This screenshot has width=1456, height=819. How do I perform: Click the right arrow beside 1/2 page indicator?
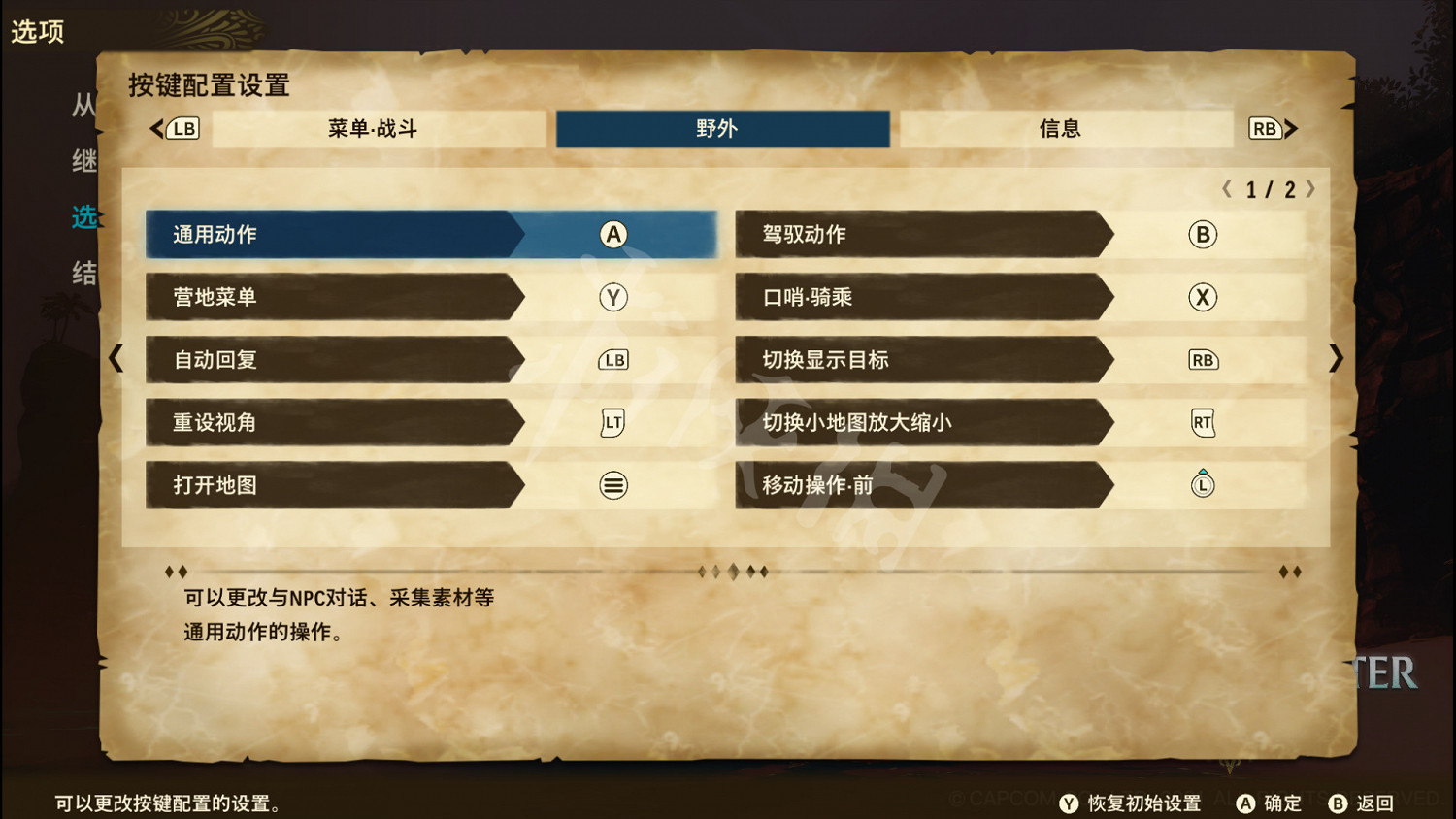pos(1312,190)
